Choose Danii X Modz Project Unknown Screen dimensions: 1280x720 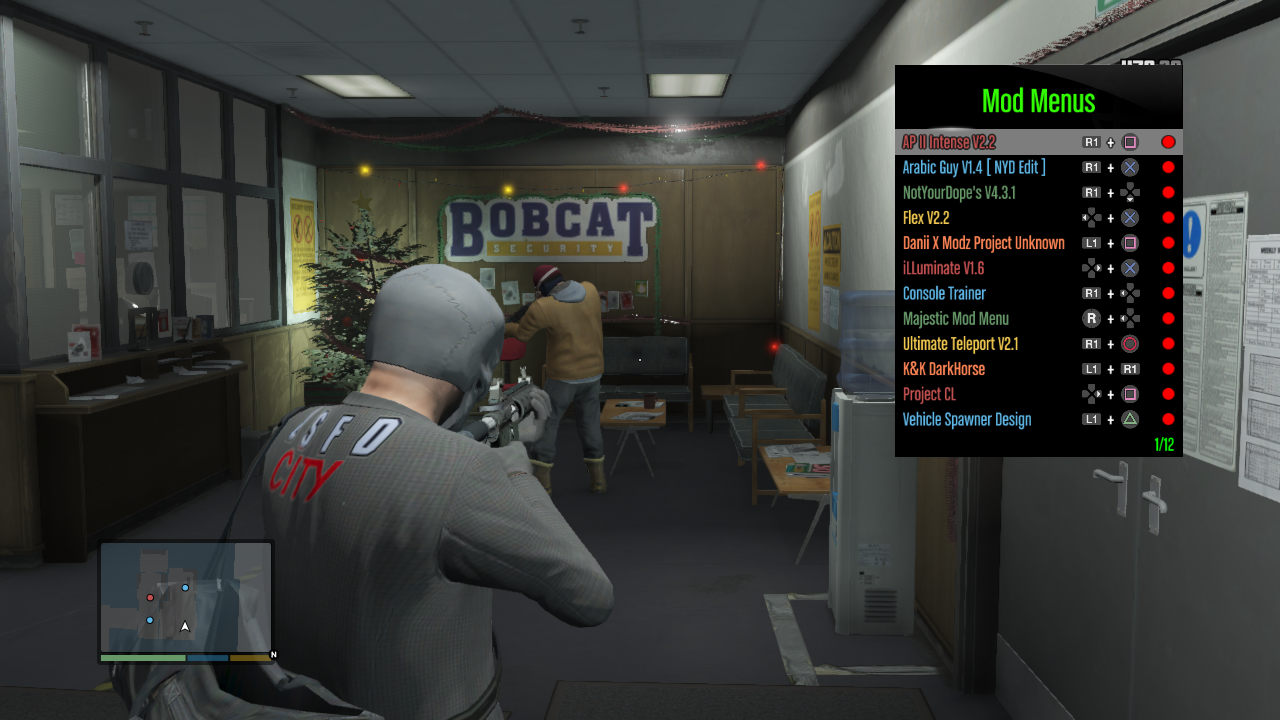tap(983, 243)
